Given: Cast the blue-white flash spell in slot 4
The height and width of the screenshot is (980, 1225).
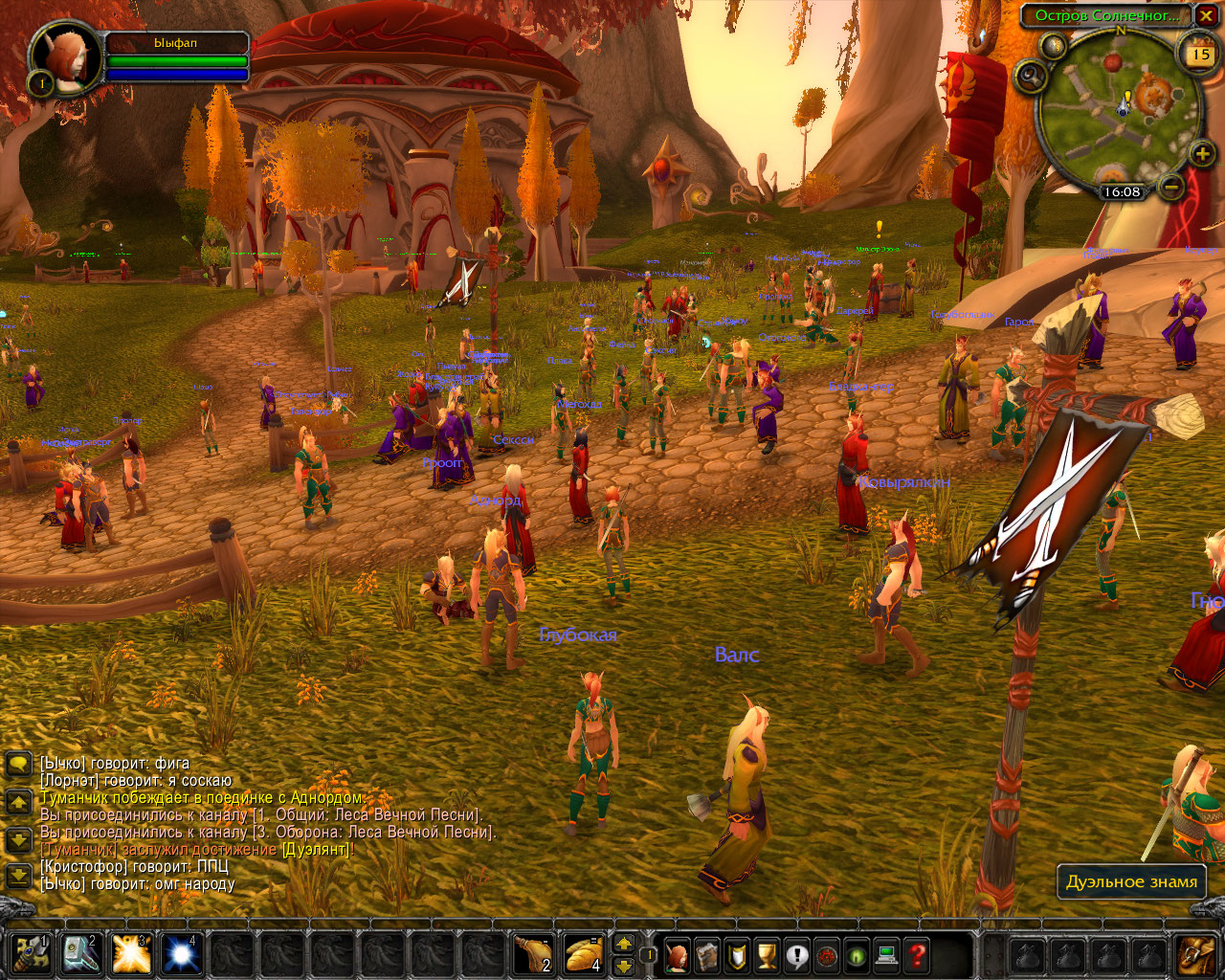Looking at the screenshot, I should [x=181, y=954].
